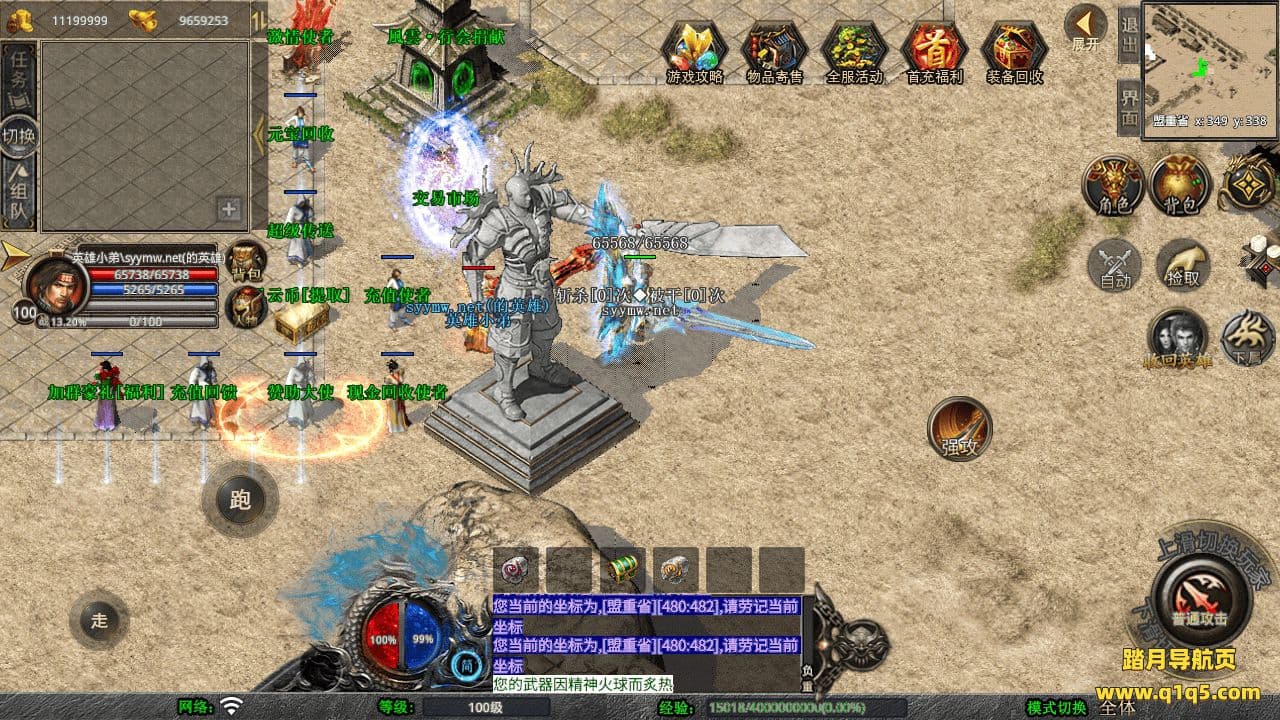Viewport: 1280px width, 720px height.
Task: Toggle 自动 auto-combat mode
Action: [1115, 266]
